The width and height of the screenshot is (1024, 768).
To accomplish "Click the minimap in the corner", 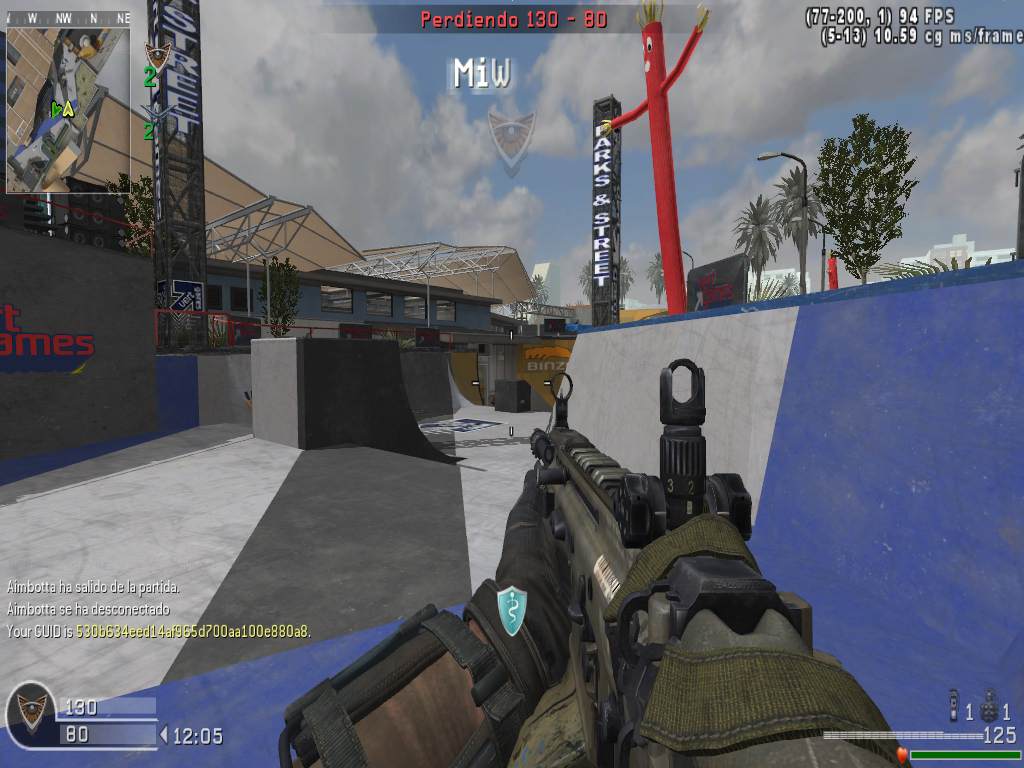I will click(x=68, y=108).
